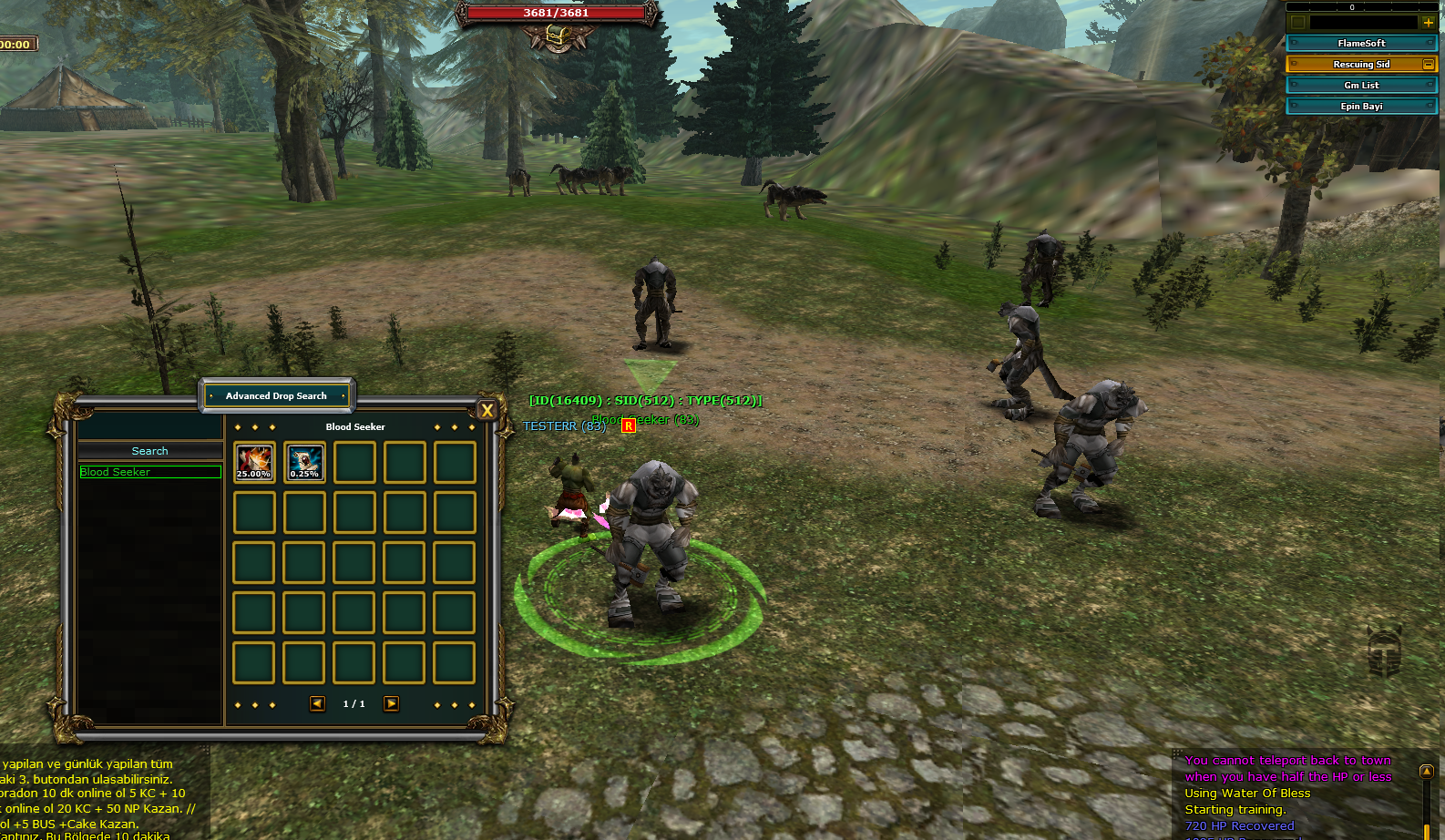Viewport: 1445px width, 840px height.
Task: Select Blood Seeker in the results list
Action: click(150, 472)
